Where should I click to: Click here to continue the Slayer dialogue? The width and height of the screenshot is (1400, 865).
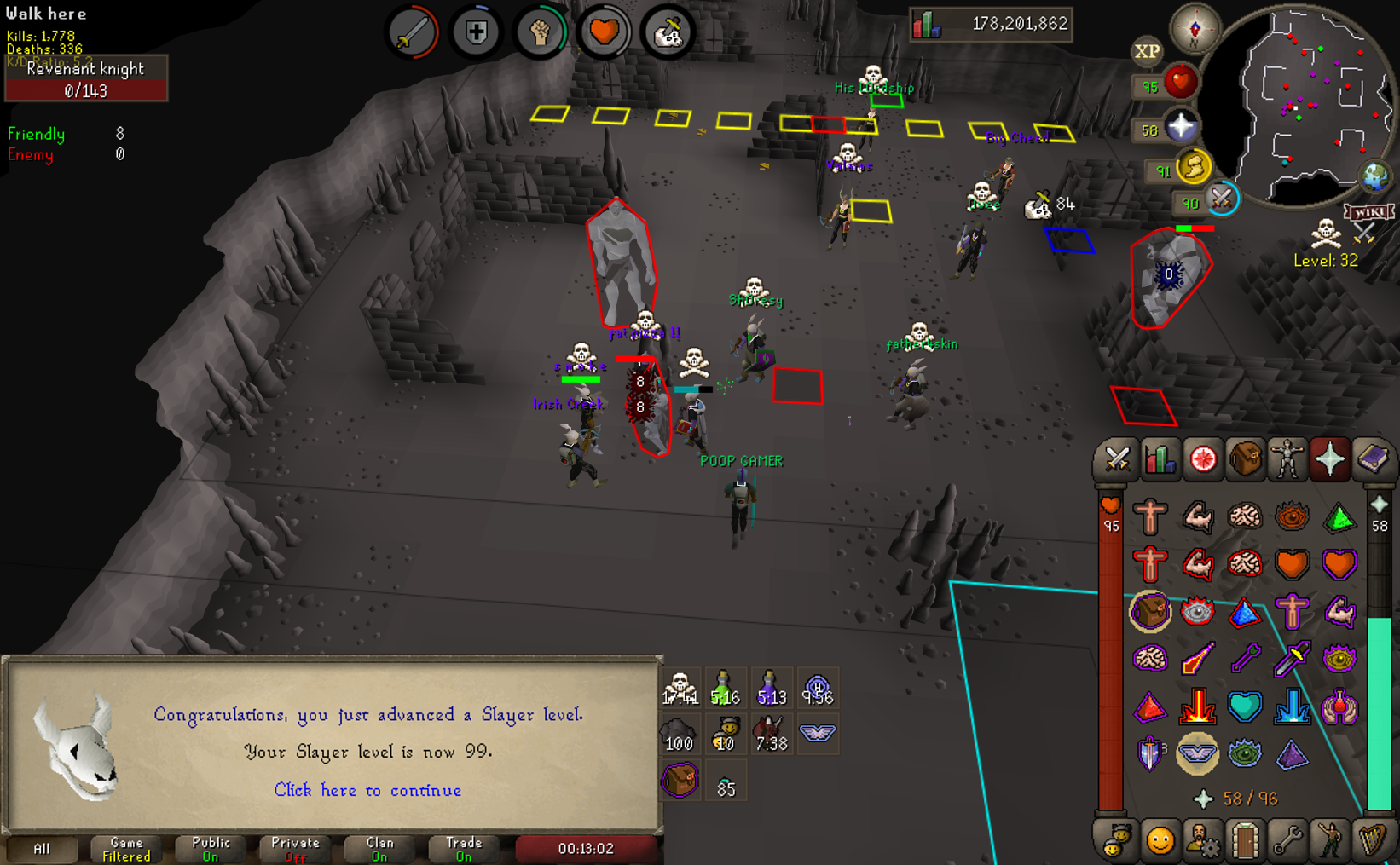[x=367, y=790]
